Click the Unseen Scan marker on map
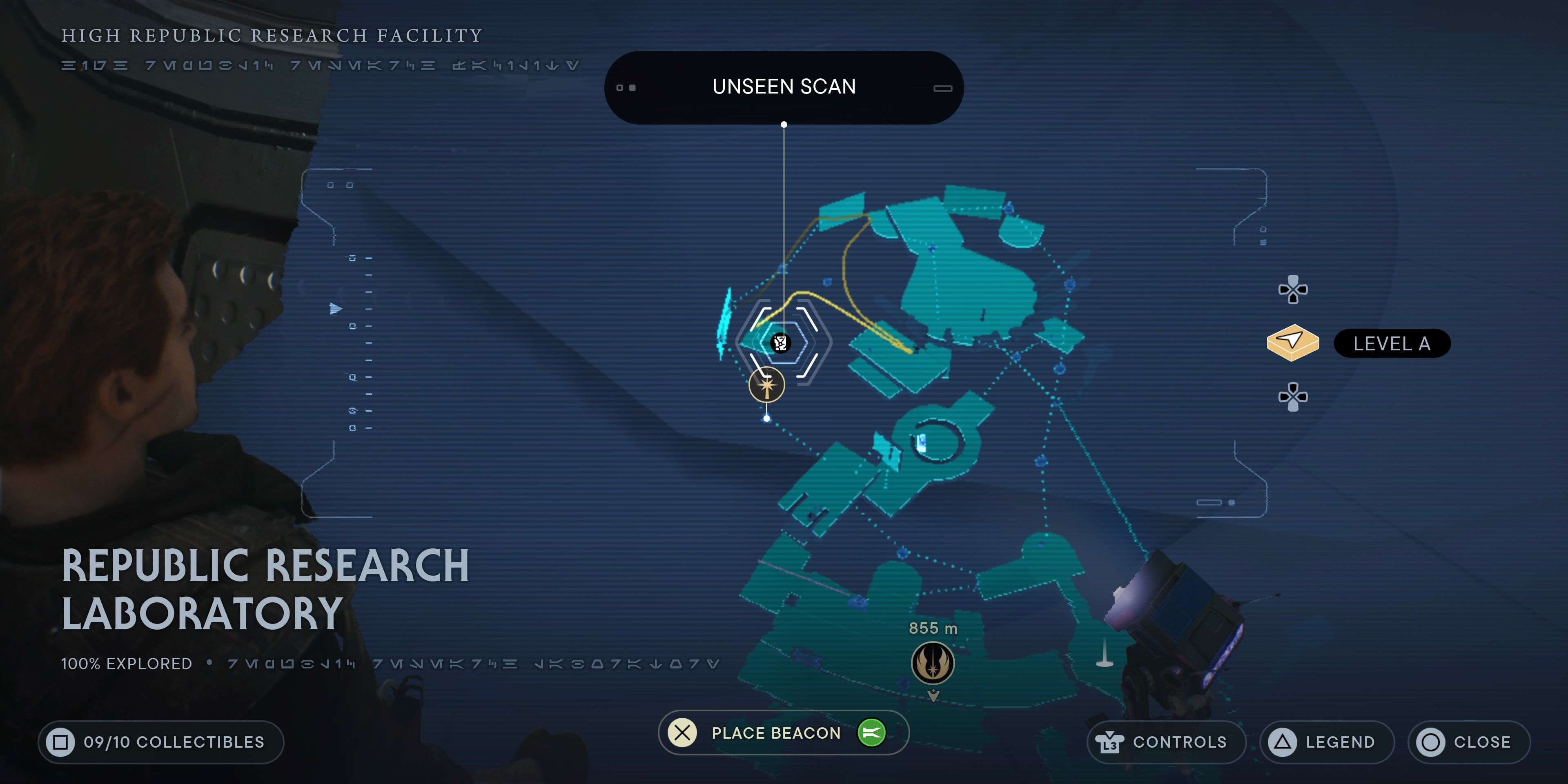 (780, 343)
